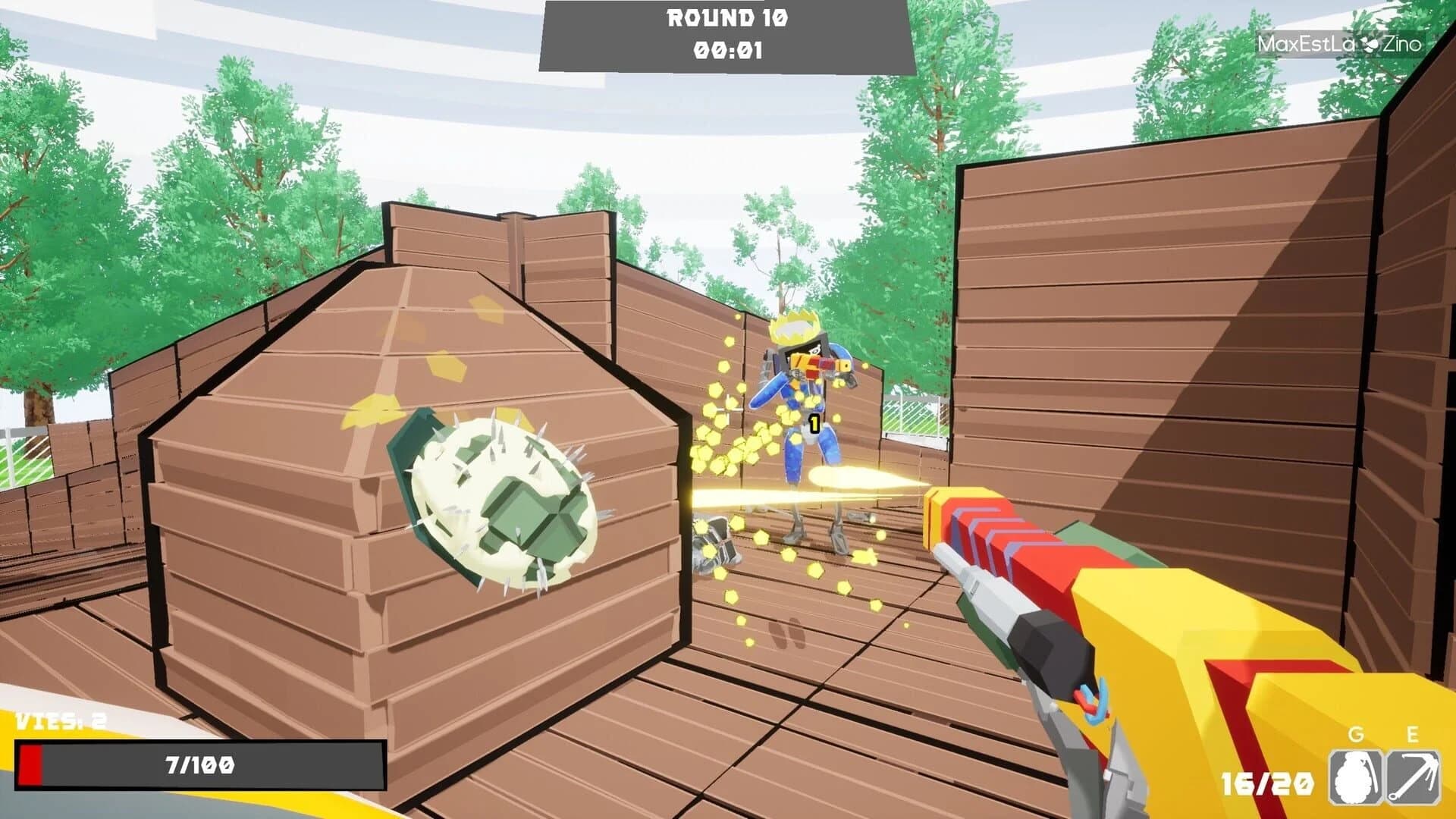Click the 00:01 timer text
Viewport: 1456px width, 819px height.
point(726,52)
